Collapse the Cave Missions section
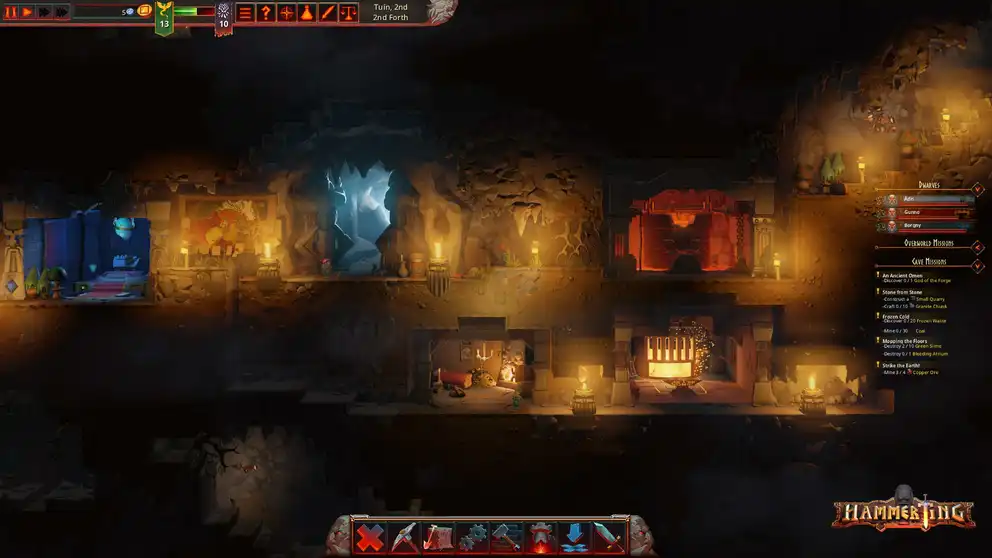 [977, 264]
